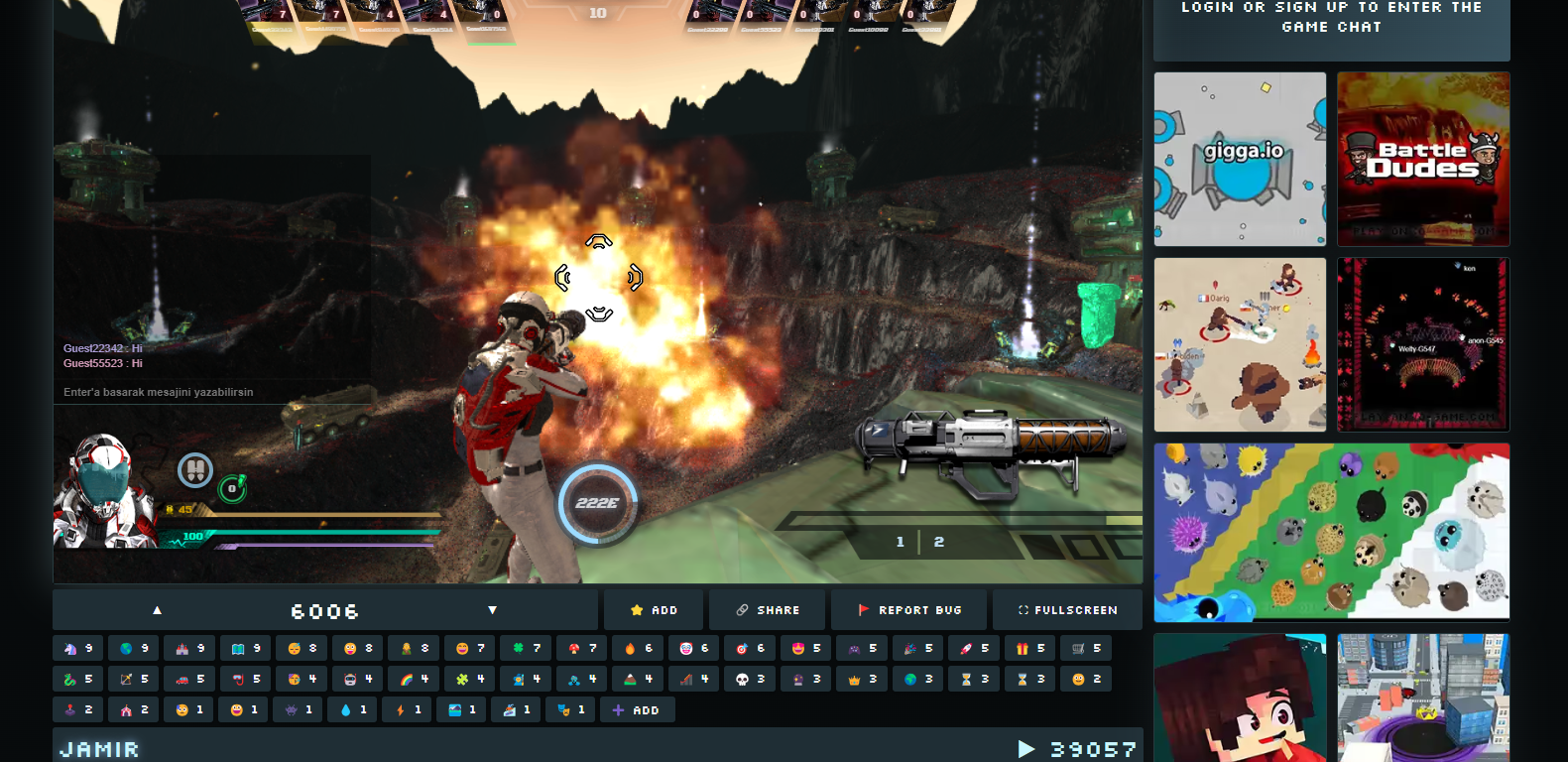Select the water droplet tag
Screen dimensions: 1568x762
pos(353,710)
